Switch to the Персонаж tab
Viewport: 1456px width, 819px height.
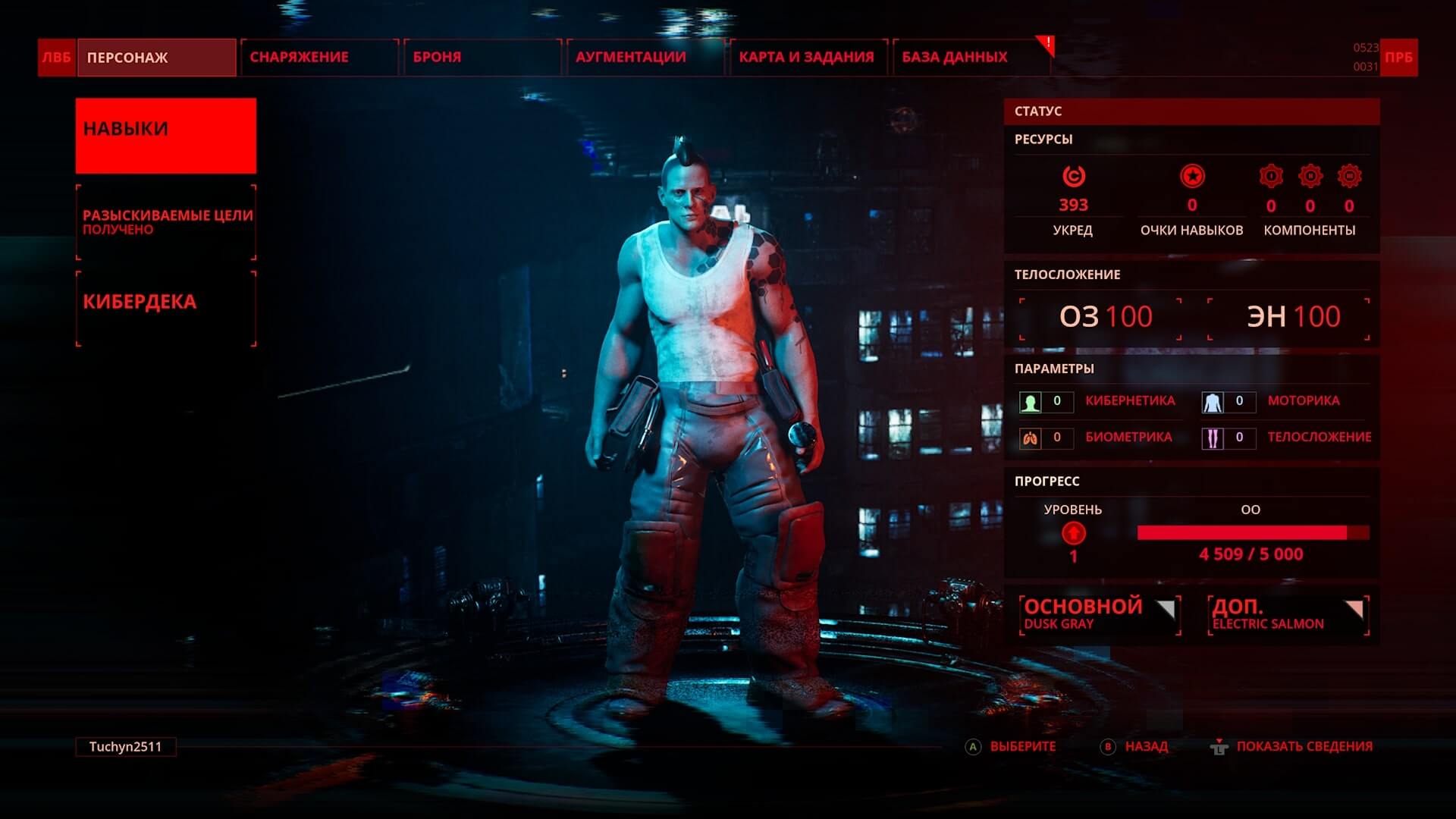[x=155, y=58]
